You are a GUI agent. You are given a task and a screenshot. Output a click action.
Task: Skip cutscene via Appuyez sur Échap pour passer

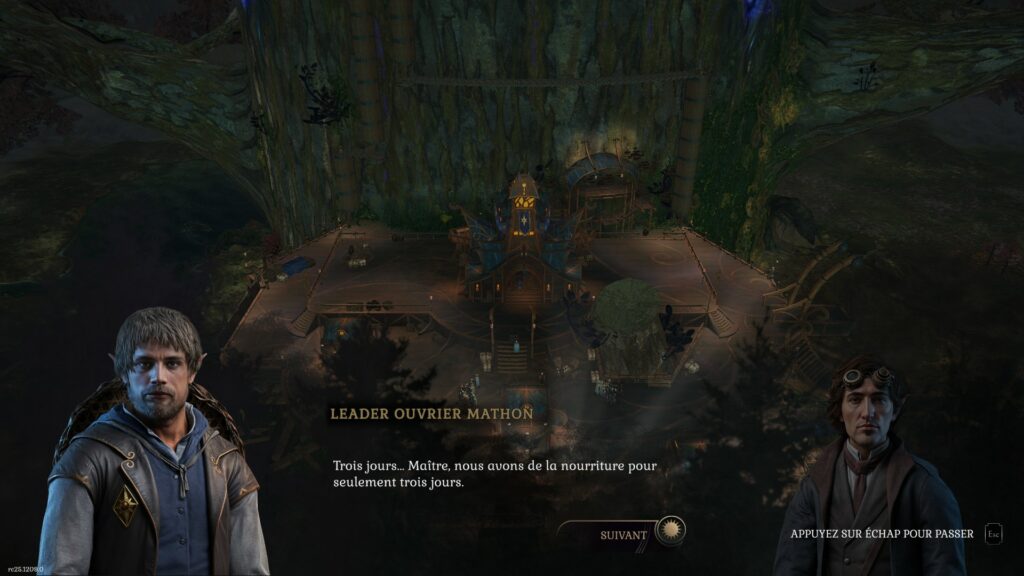pyautogui.click(x=881, y=534)
